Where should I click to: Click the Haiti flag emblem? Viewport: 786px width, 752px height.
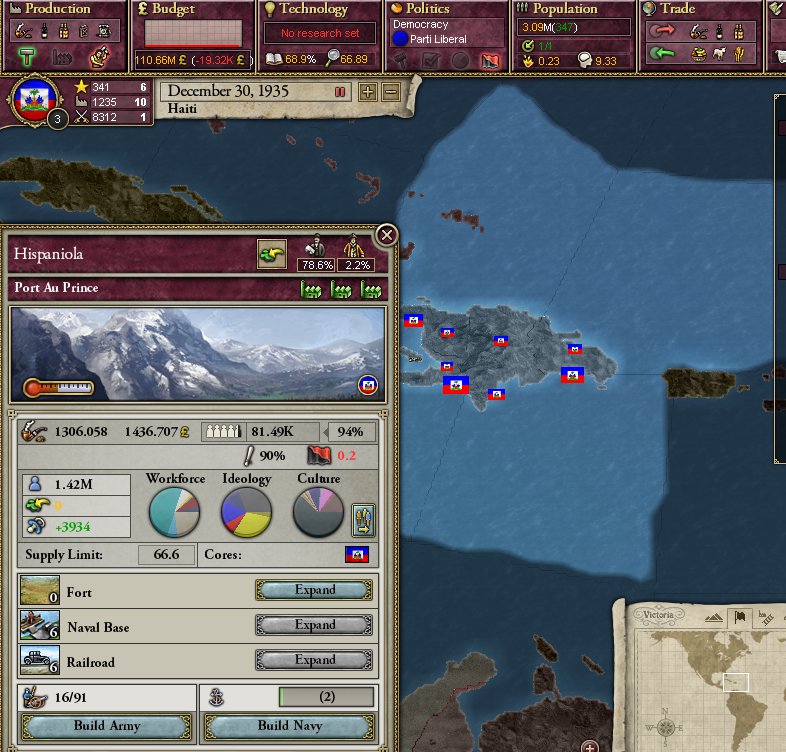click(32, 98)
